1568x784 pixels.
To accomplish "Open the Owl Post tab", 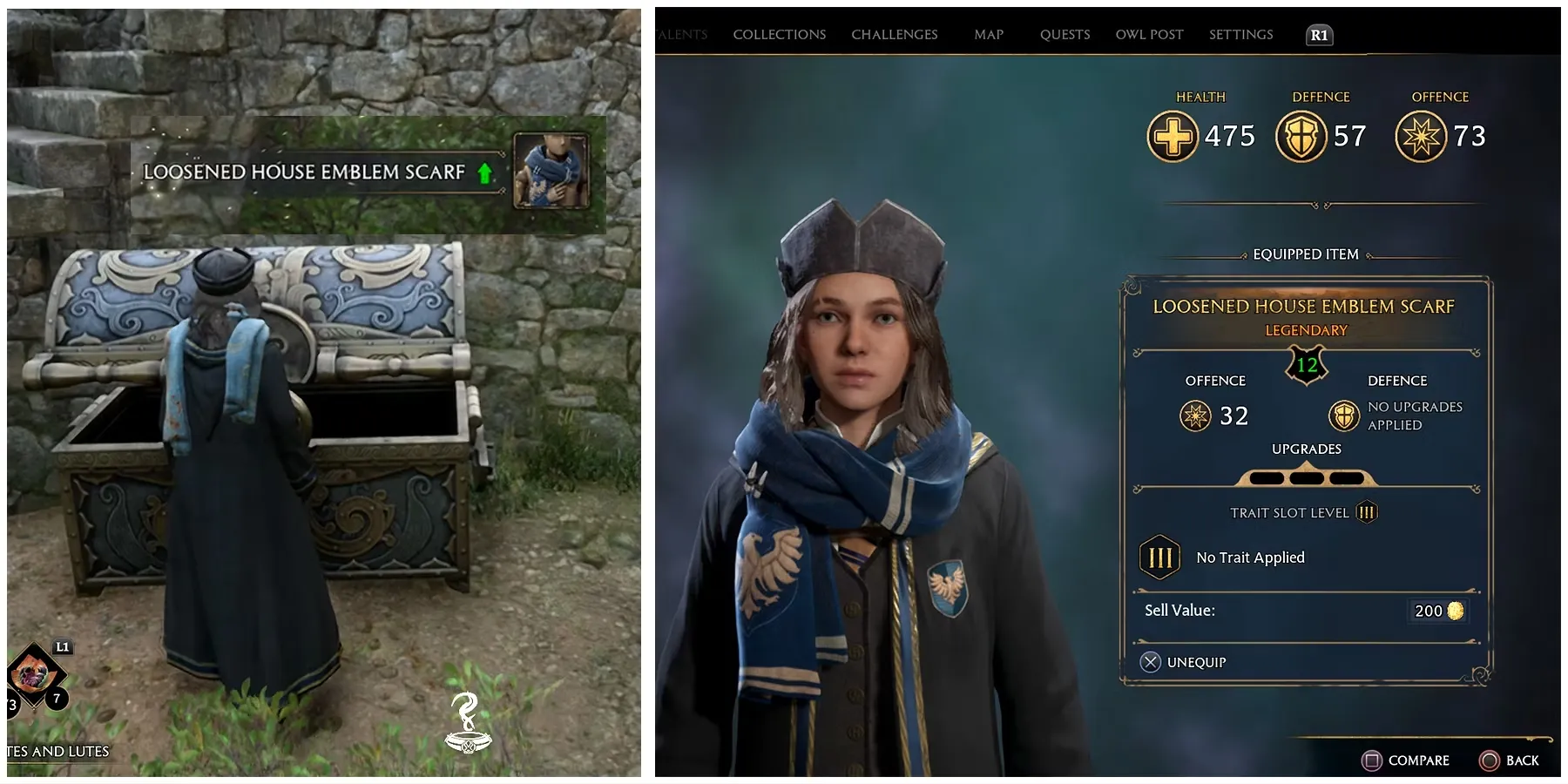I will (1149, 35).
